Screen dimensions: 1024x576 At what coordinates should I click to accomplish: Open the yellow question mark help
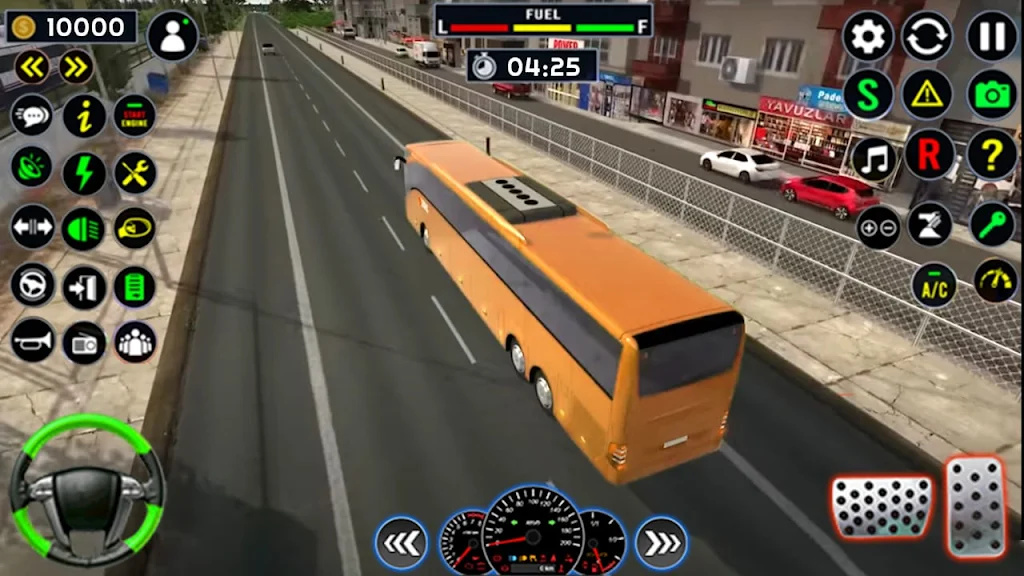pyautogui.click(x=992, y=156)
